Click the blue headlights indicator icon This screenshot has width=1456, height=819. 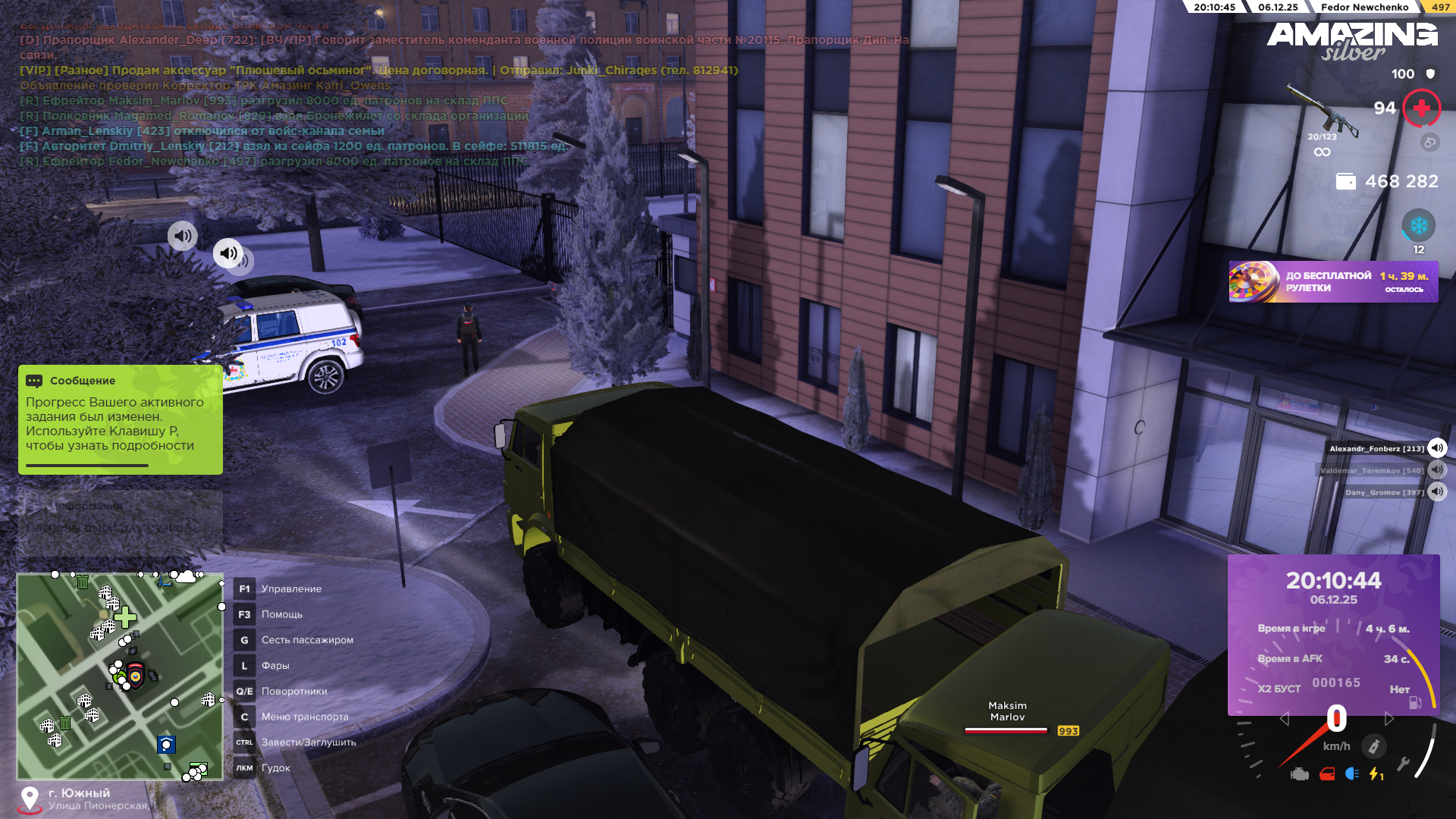pos(1352,774)
